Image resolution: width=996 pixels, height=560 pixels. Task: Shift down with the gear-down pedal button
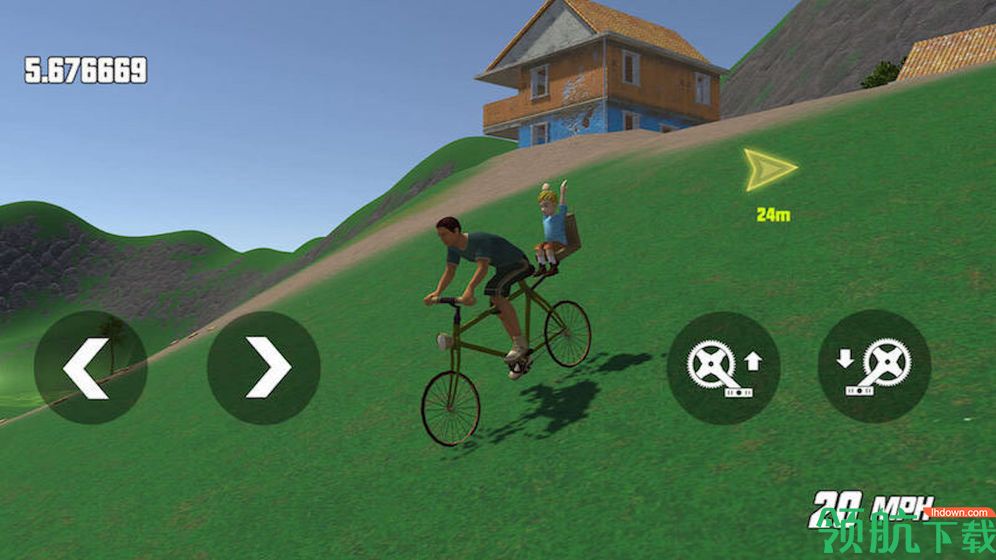click(x=874, y=367)
